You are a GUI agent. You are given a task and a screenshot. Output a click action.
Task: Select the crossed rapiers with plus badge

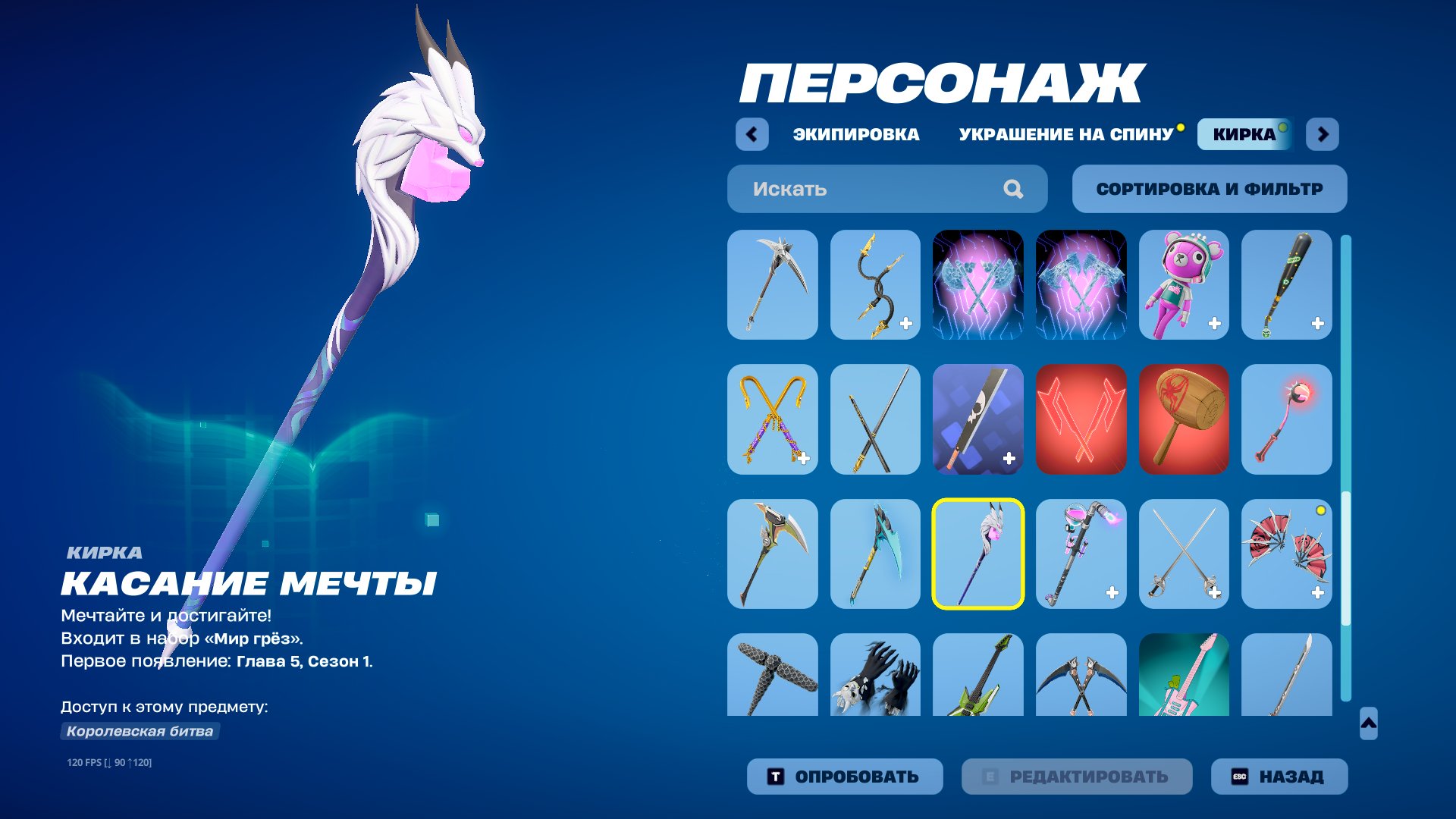tap(1185, 554)
